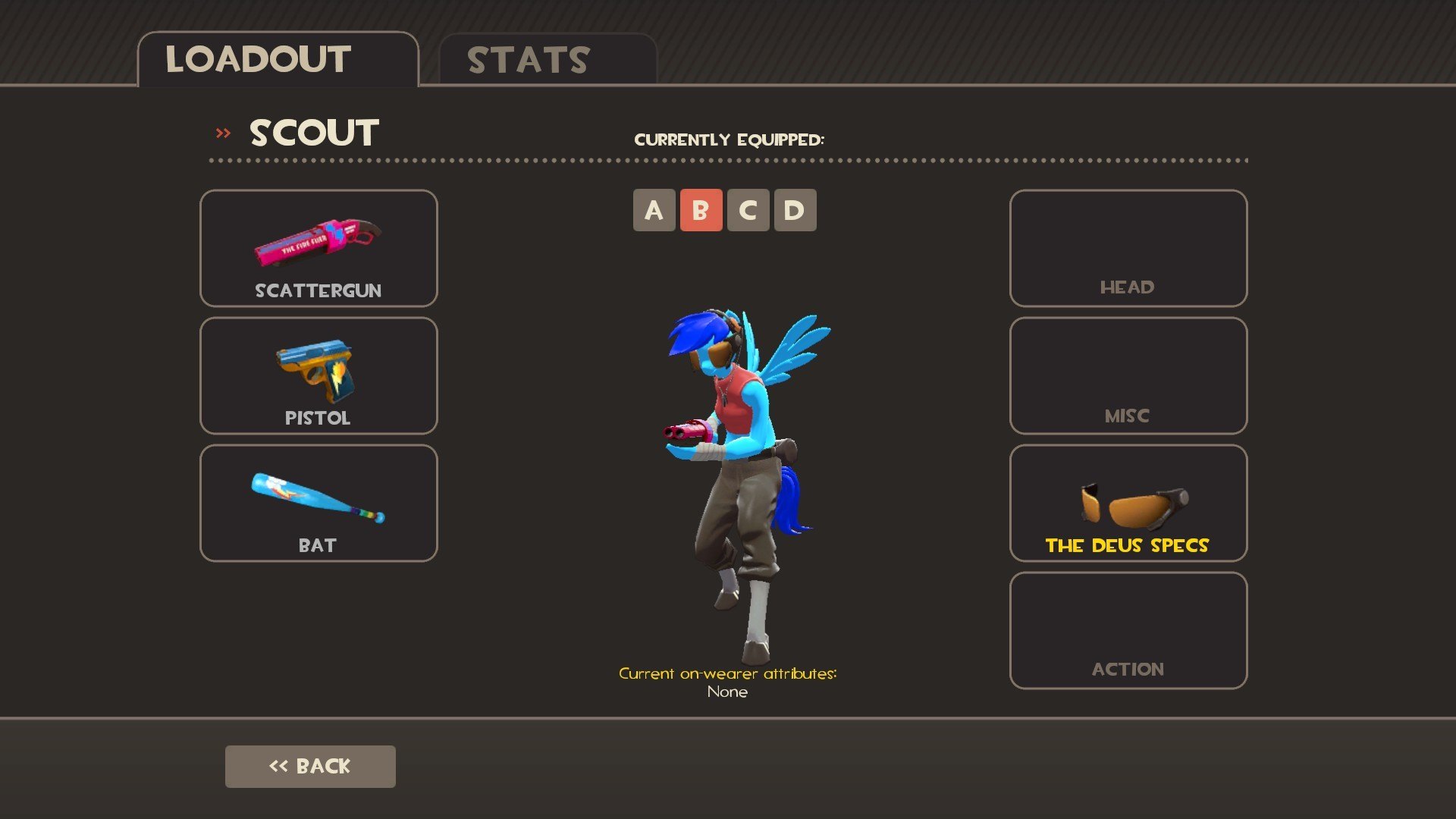The height and width of the screenshot is (819, 1456).
Task: Select The Deus Specs item slot
Action: (1128, 503)
